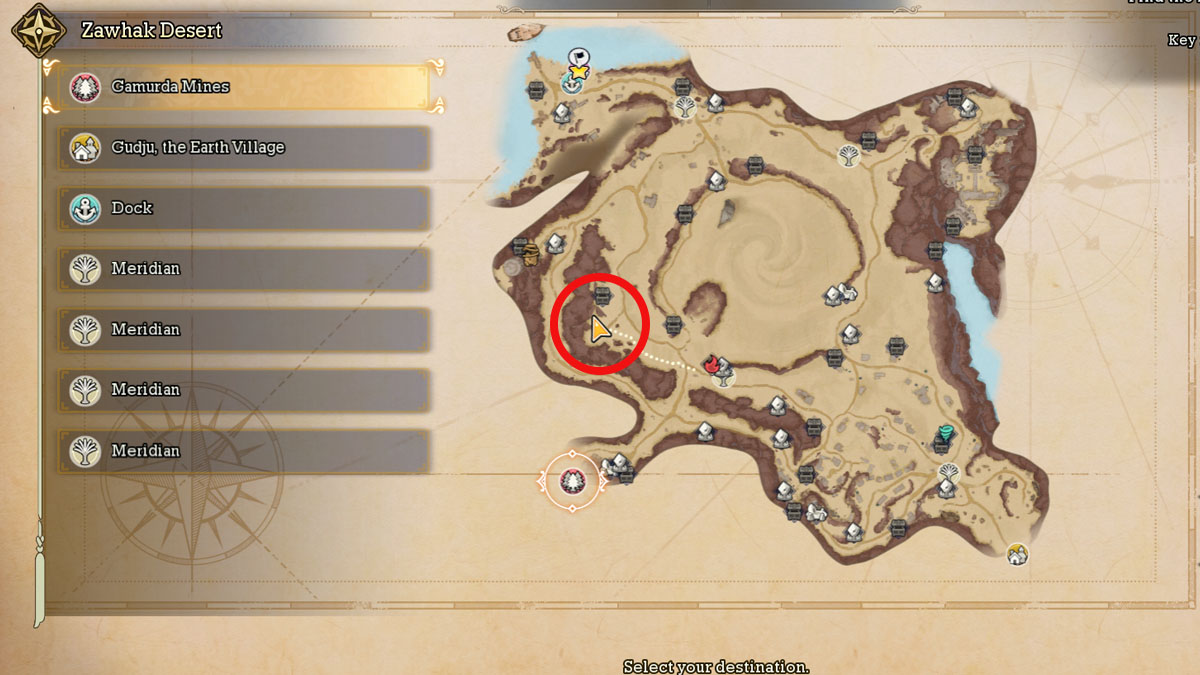Click the highlighted Gamurda Mines map marker
Screen dimensions: 1200x675
(572, 481)
